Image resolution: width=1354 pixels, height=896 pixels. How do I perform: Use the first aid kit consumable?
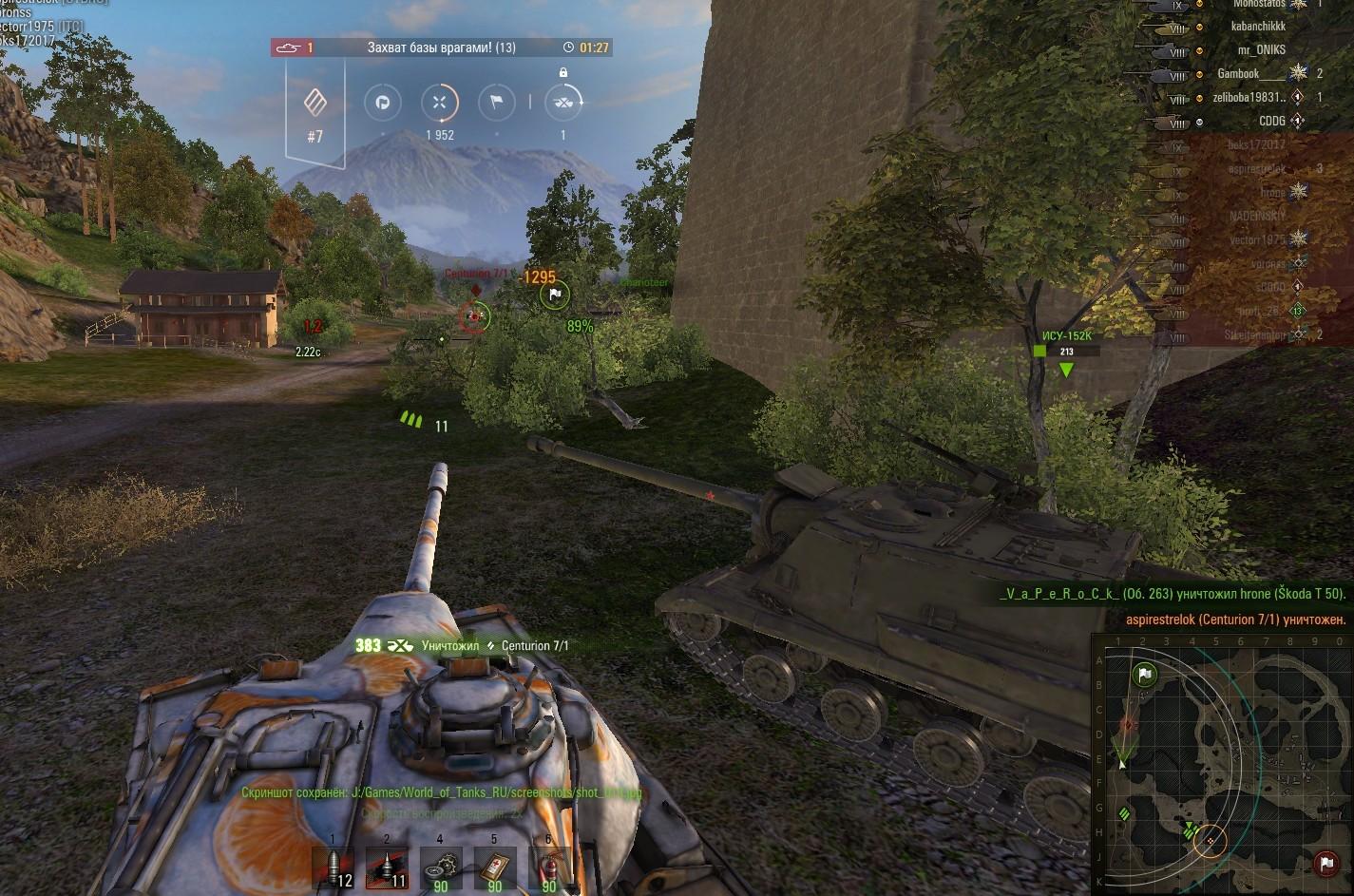pos(495,868)
